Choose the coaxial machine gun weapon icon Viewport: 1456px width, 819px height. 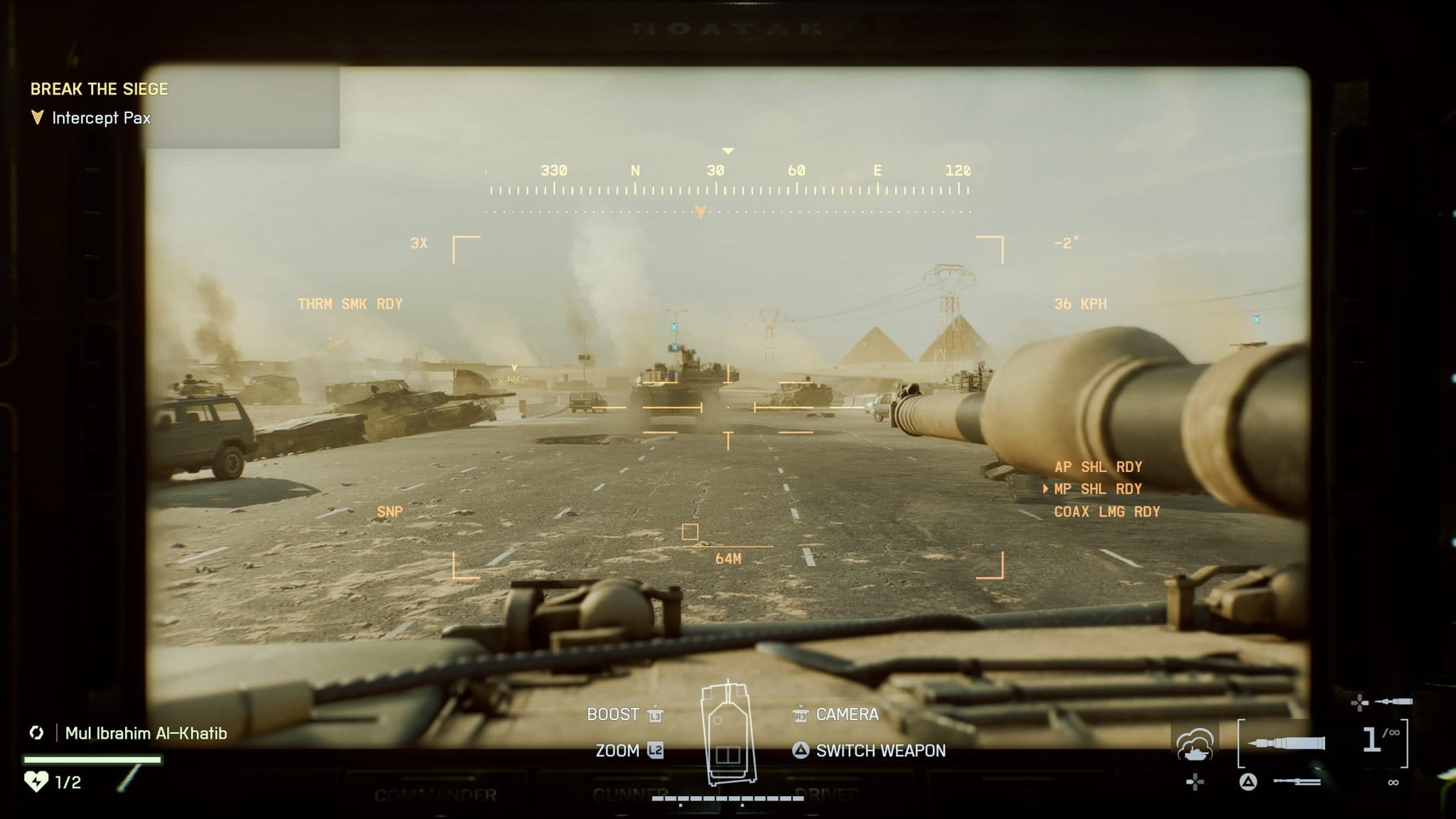(x=1297, y=782)
